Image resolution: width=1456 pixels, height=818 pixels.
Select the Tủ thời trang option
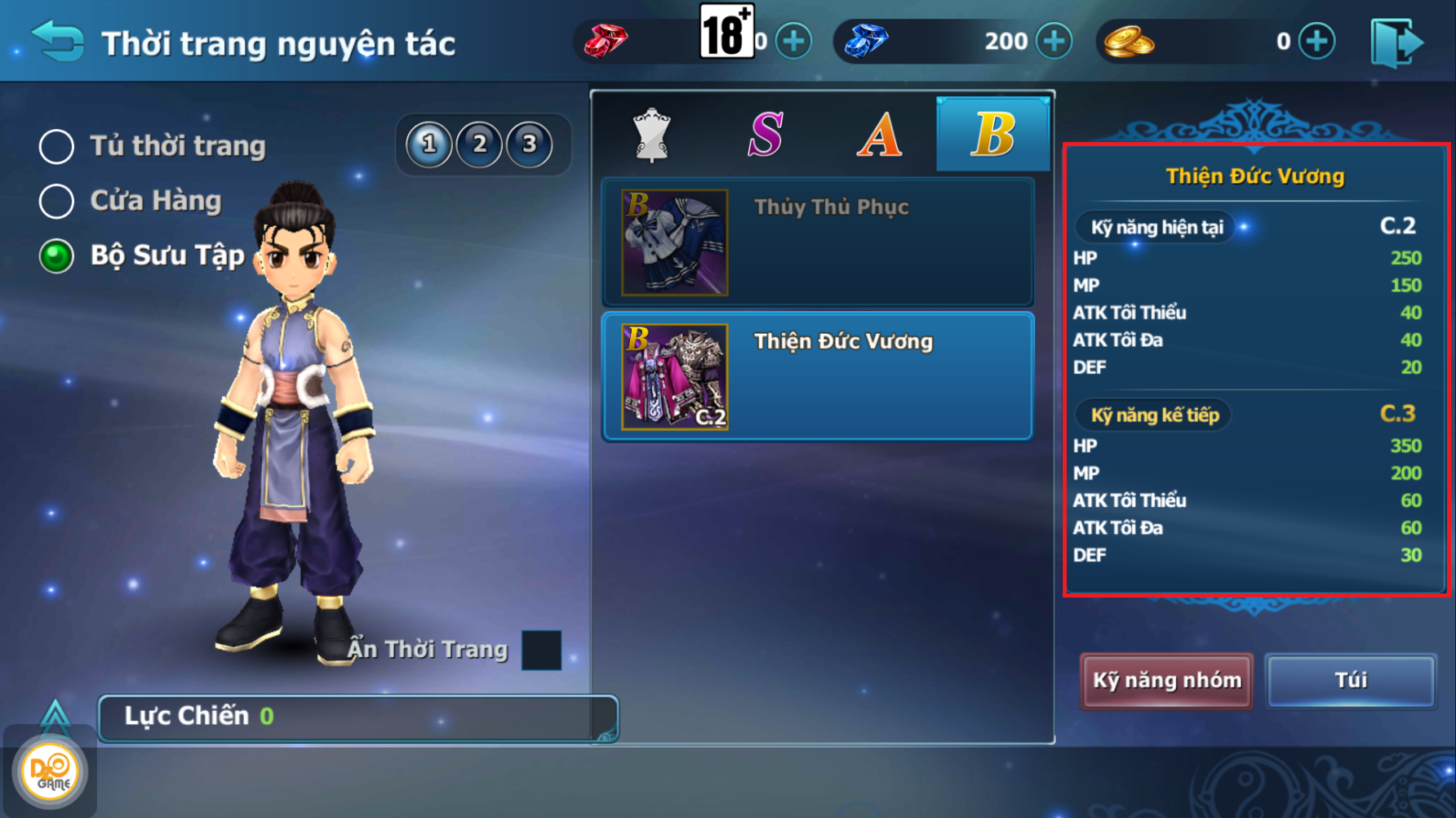57,147
